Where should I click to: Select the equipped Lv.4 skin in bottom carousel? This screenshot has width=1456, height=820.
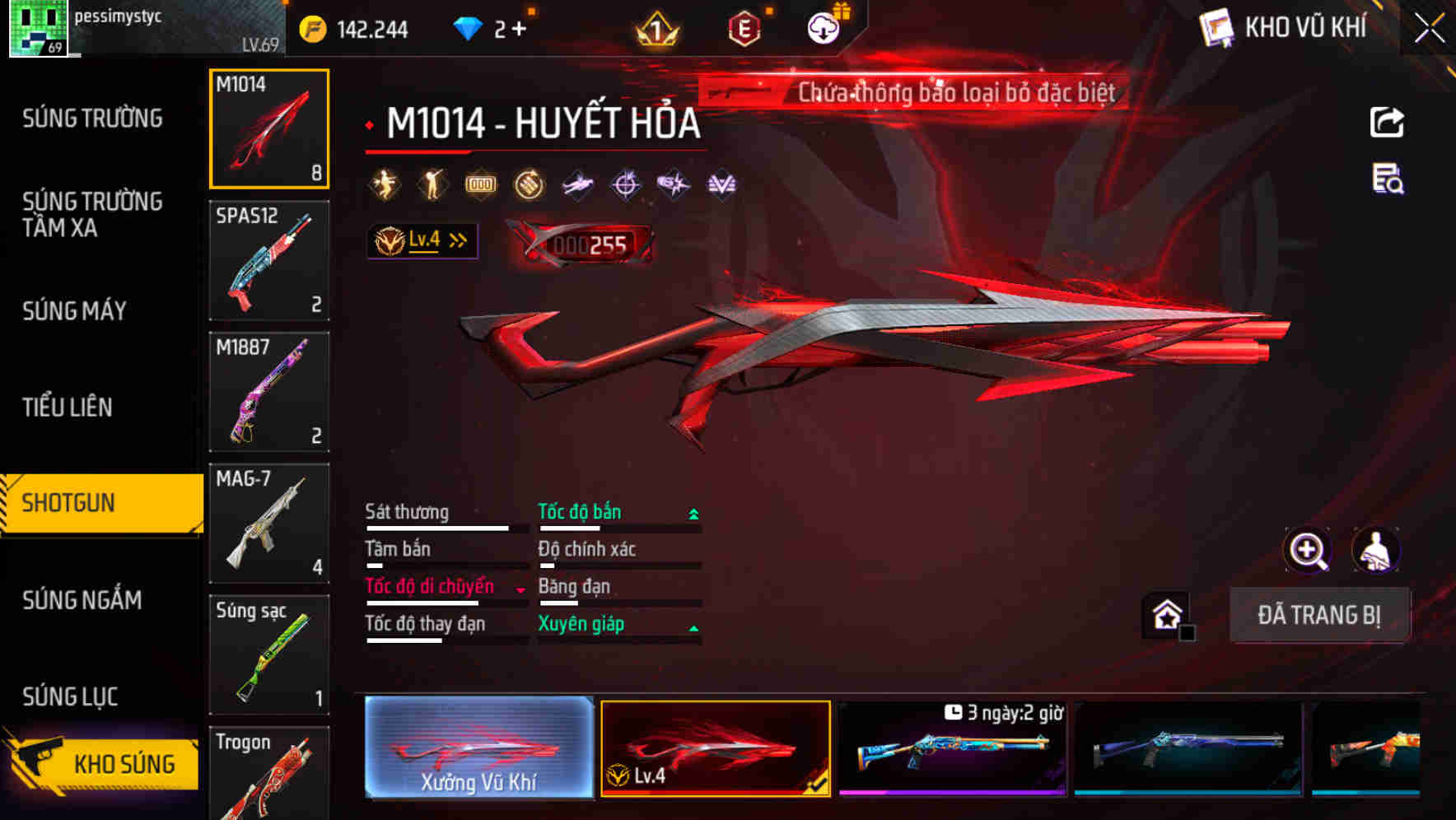(715, 749)
